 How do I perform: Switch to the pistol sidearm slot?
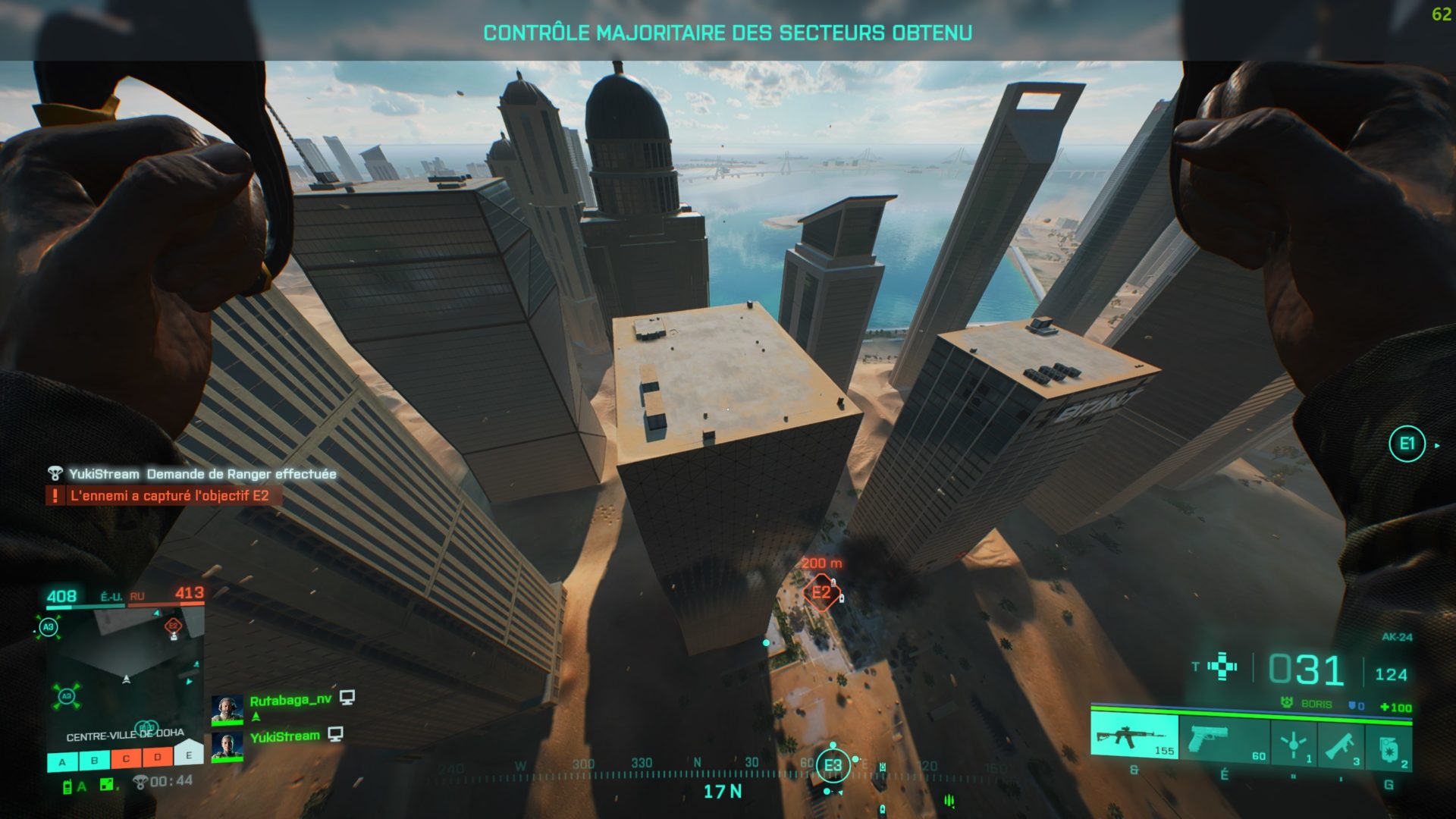coord(1224,739)
